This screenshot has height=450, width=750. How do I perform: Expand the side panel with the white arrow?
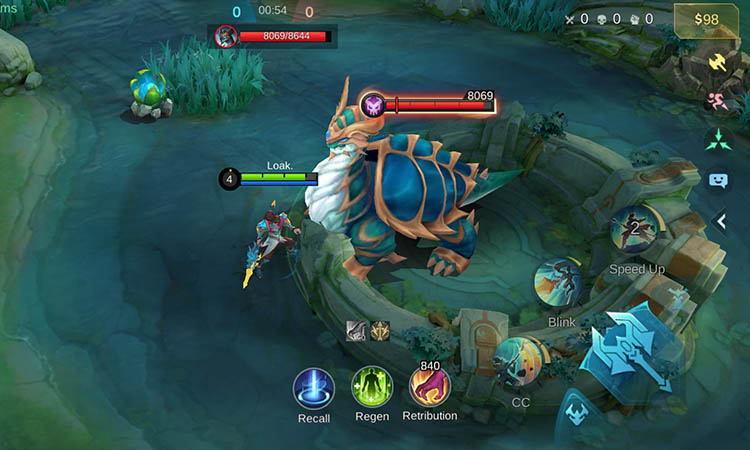[721, 221]
